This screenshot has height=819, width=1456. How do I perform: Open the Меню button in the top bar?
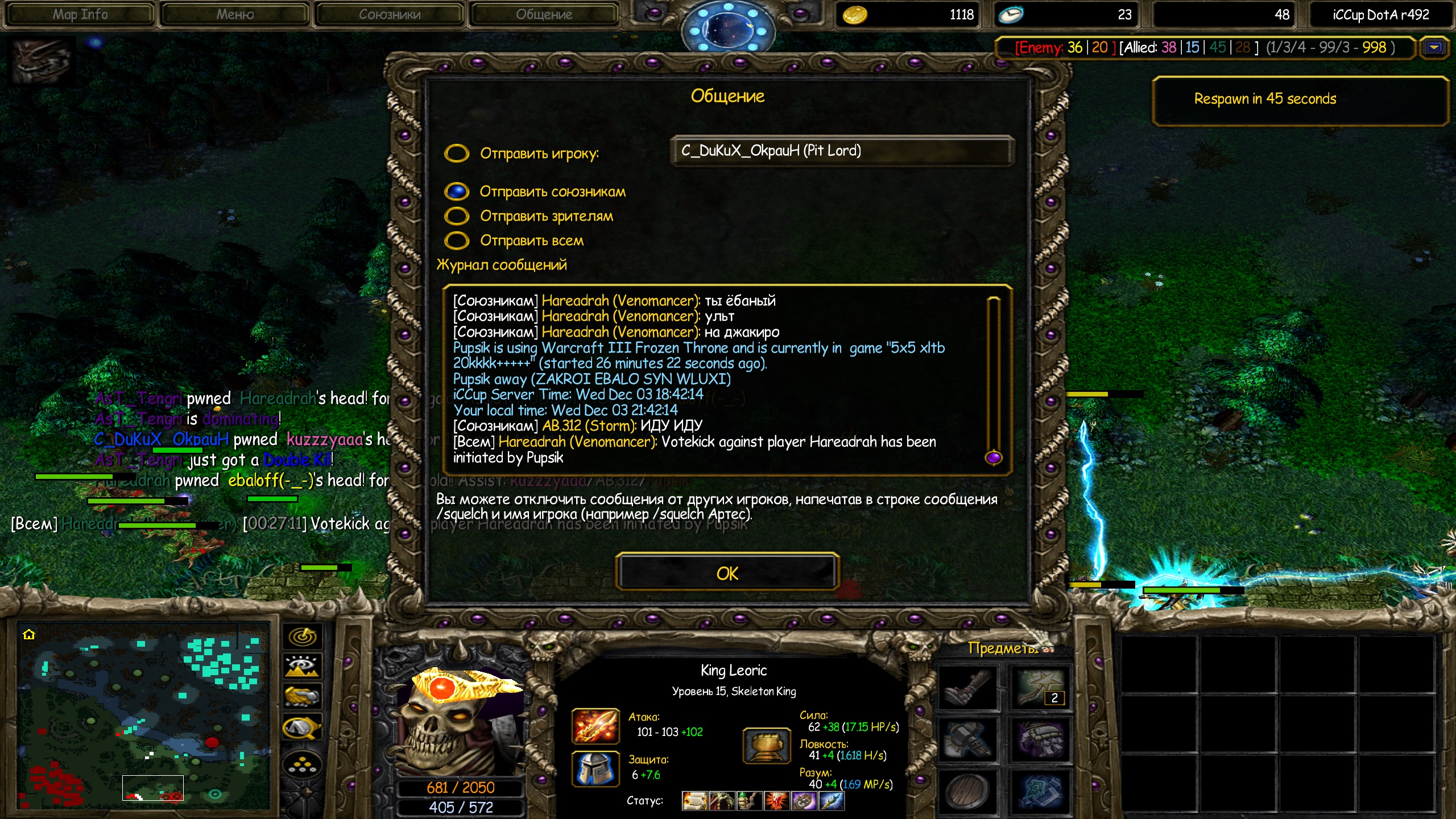(235, 14)
